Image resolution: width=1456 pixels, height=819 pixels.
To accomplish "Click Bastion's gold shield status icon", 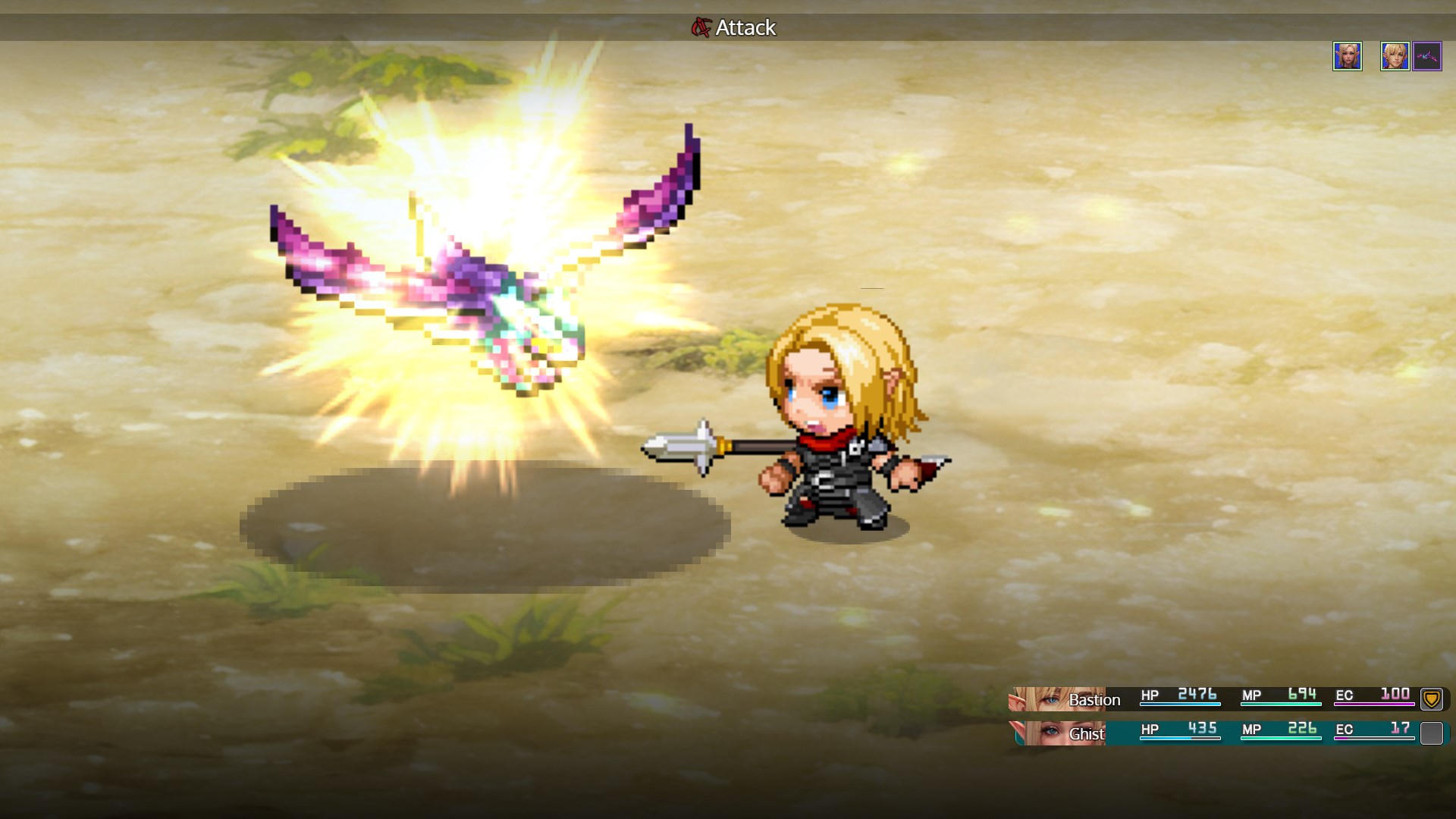I will [x=1431, y=698].
